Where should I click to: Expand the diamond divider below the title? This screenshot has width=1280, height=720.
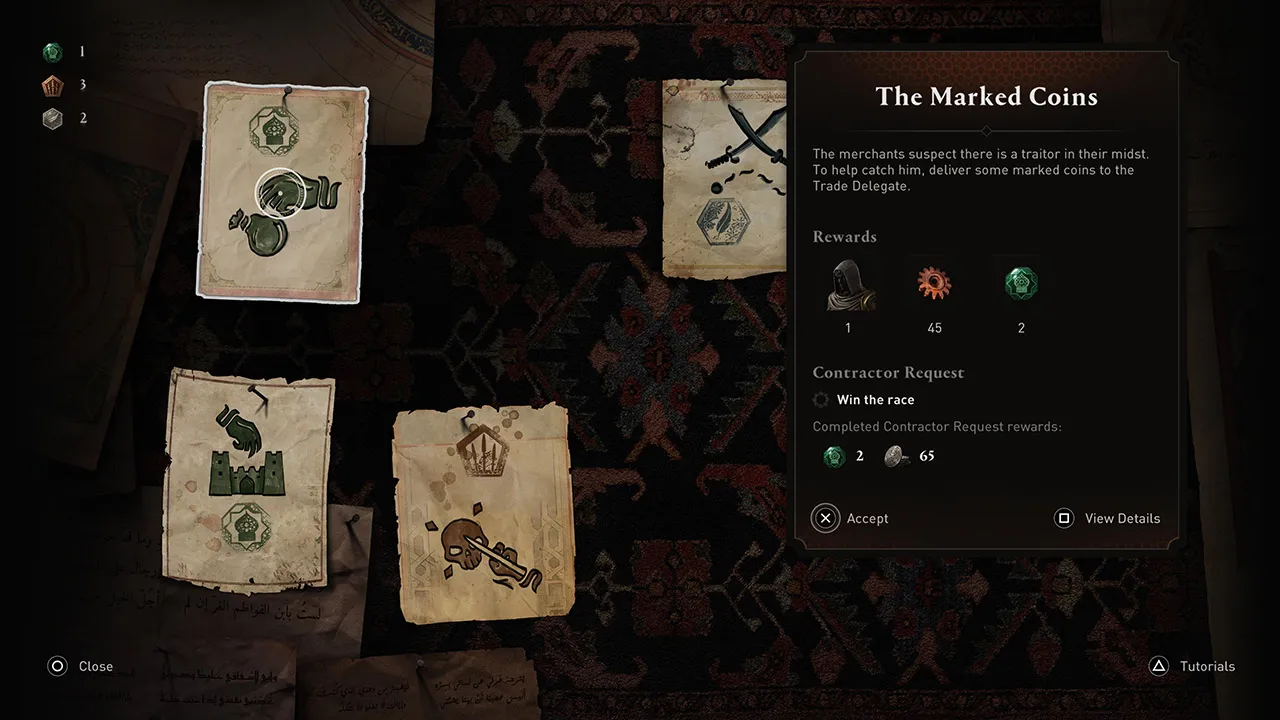point(986,130)
